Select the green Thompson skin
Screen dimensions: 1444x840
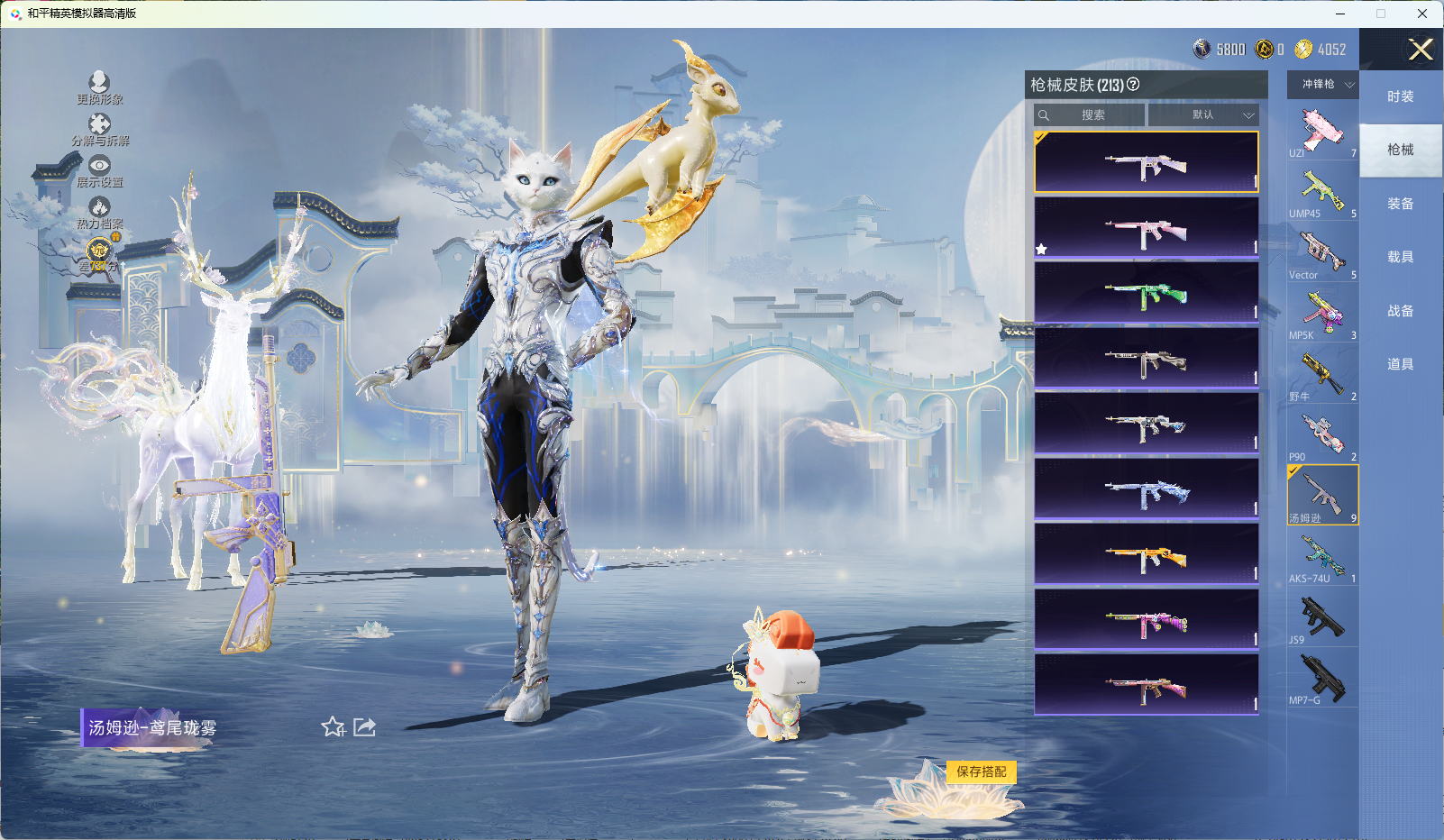[1146, 293]
